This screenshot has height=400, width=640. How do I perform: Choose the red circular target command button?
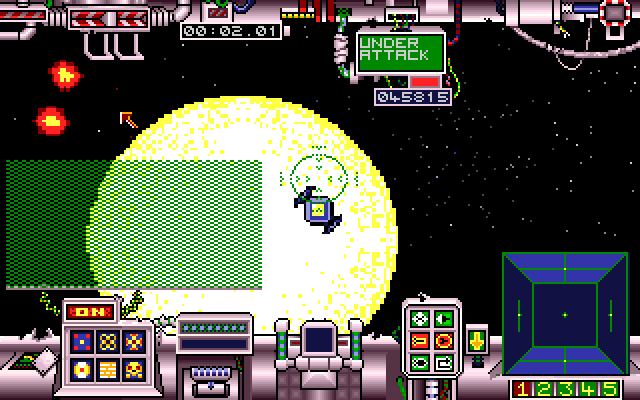pyautogui.click(x=444, y=341)
